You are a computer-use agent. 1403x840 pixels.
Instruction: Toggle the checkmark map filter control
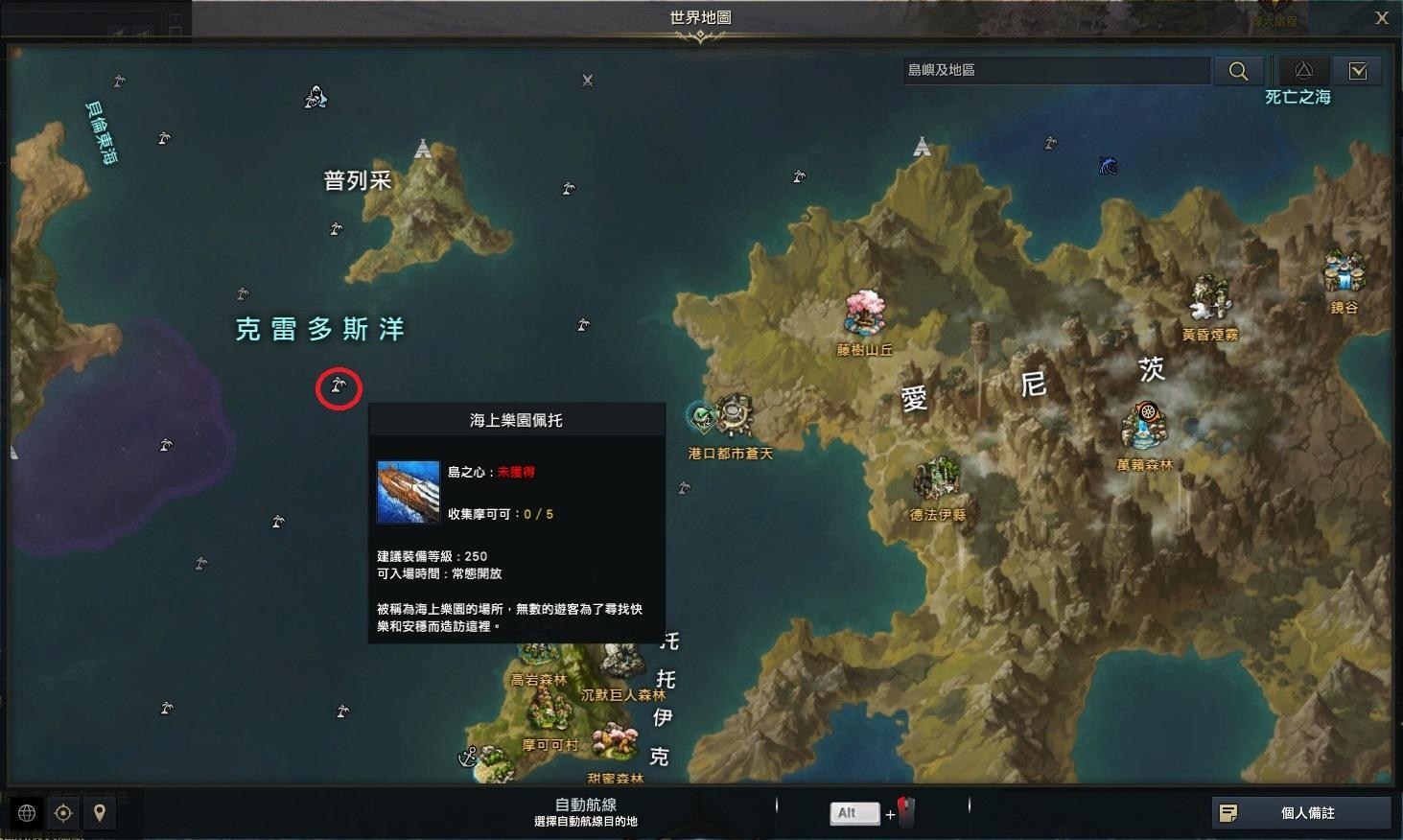pos(1359,69)
